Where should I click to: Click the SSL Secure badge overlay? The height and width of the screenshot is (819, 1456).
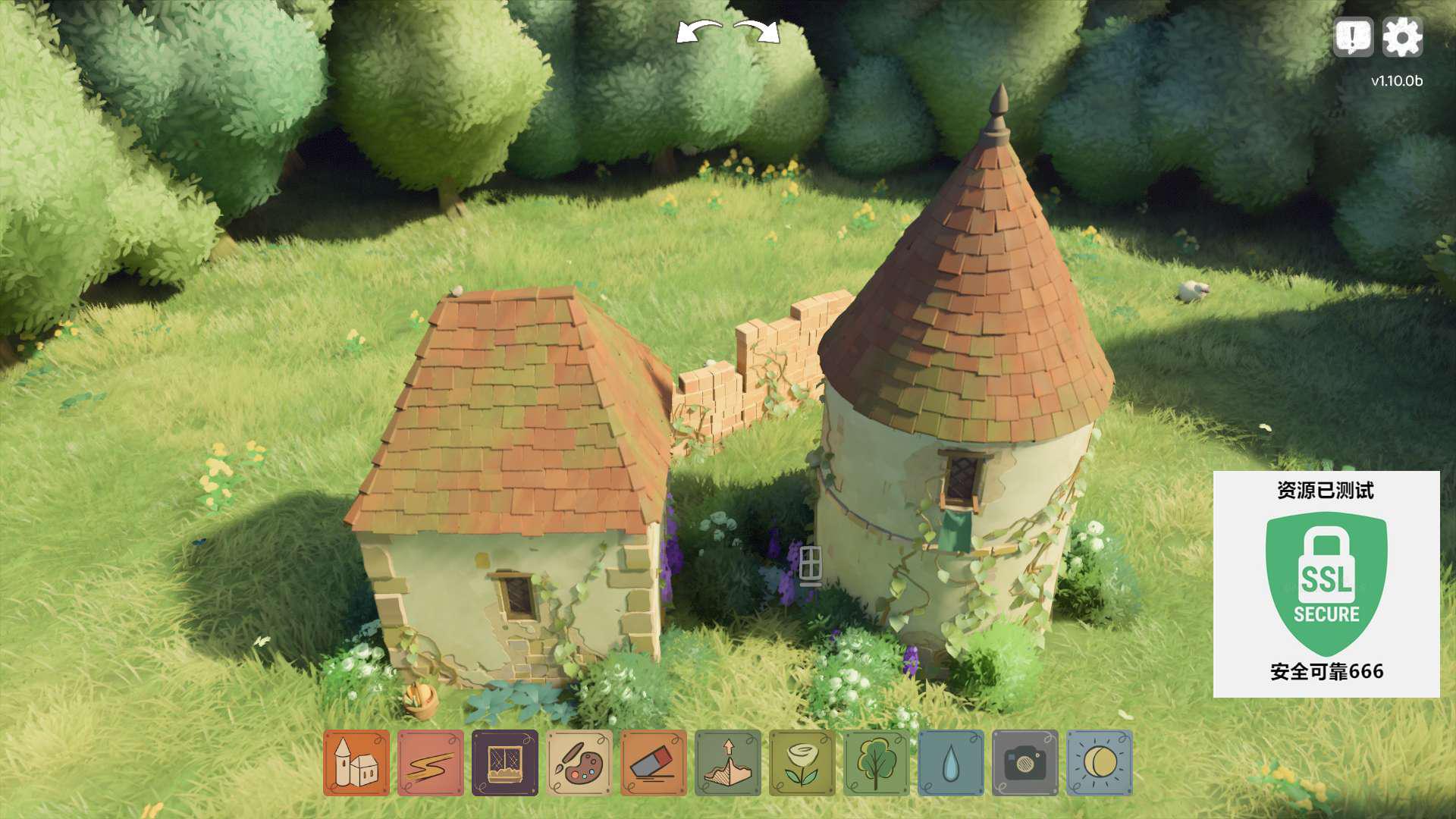point(1326,583)
